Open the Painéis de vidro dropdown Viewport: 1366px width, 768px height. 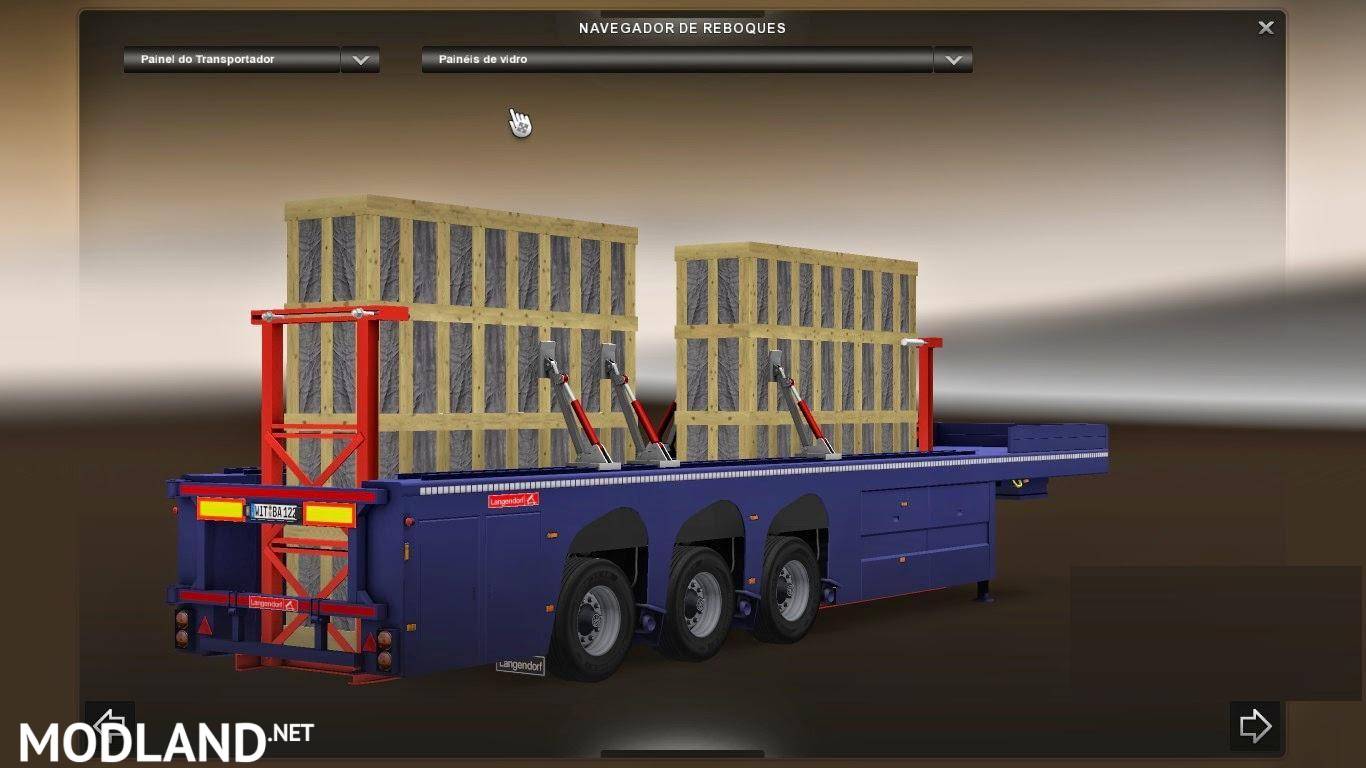(x=953, y=60)
